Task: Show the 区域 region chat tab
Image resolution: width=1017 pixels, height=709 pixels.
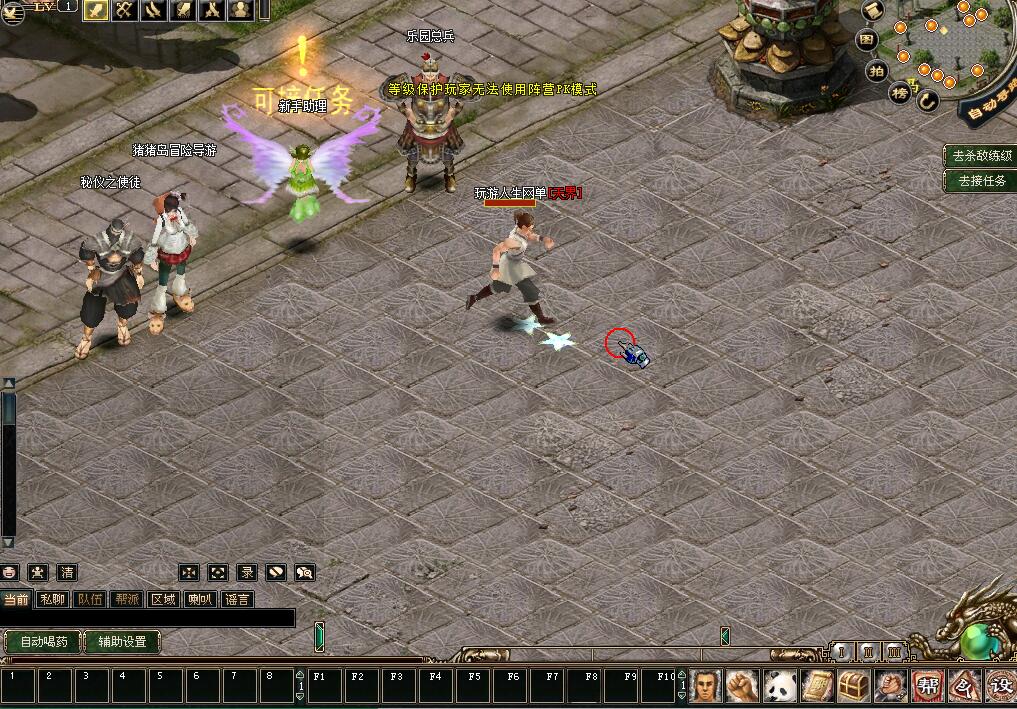Action: click(163, 599)
